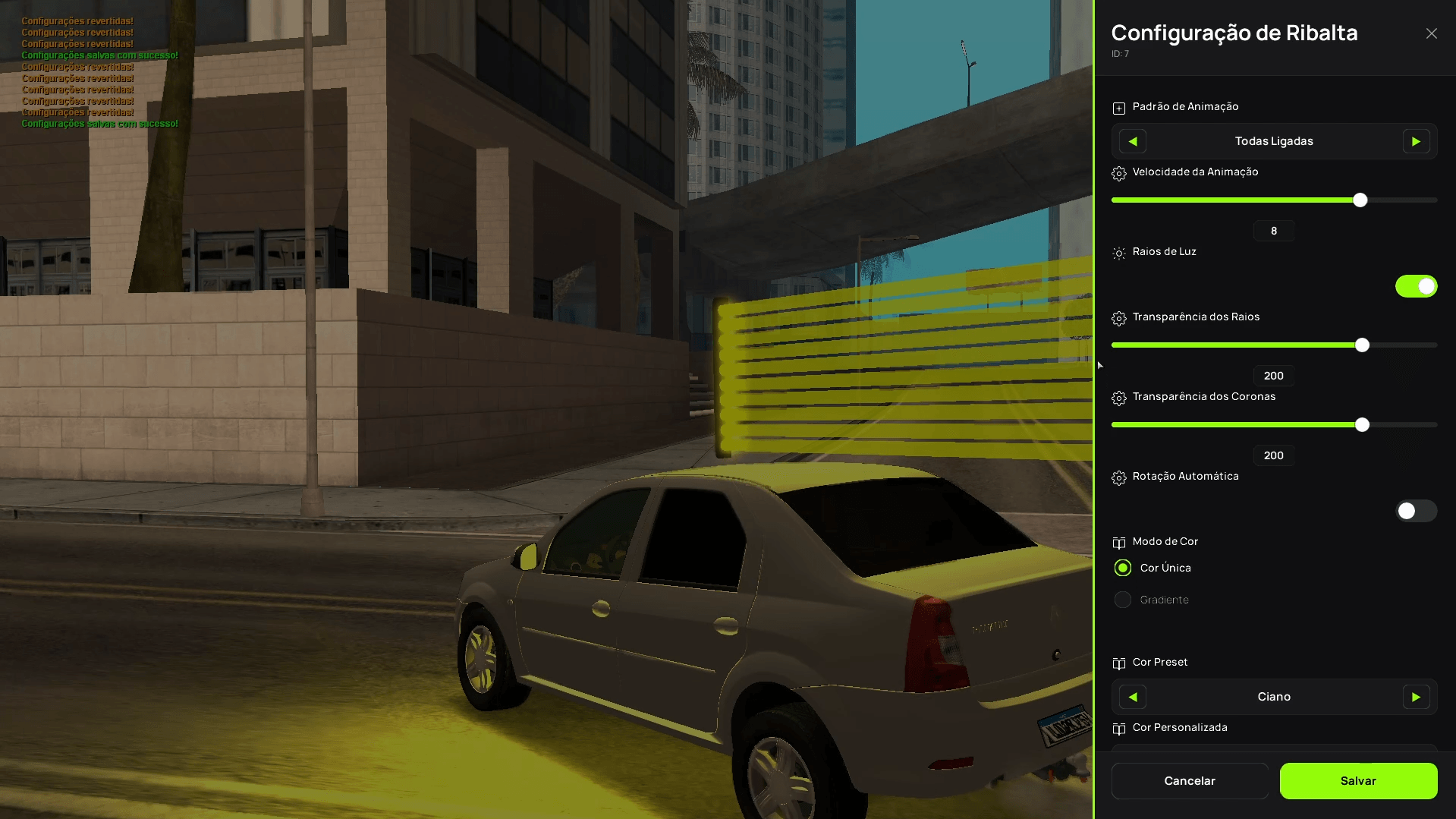
Task: Click the palette icon beside Modo de Cor
Action: click(x=1118, y=542)
